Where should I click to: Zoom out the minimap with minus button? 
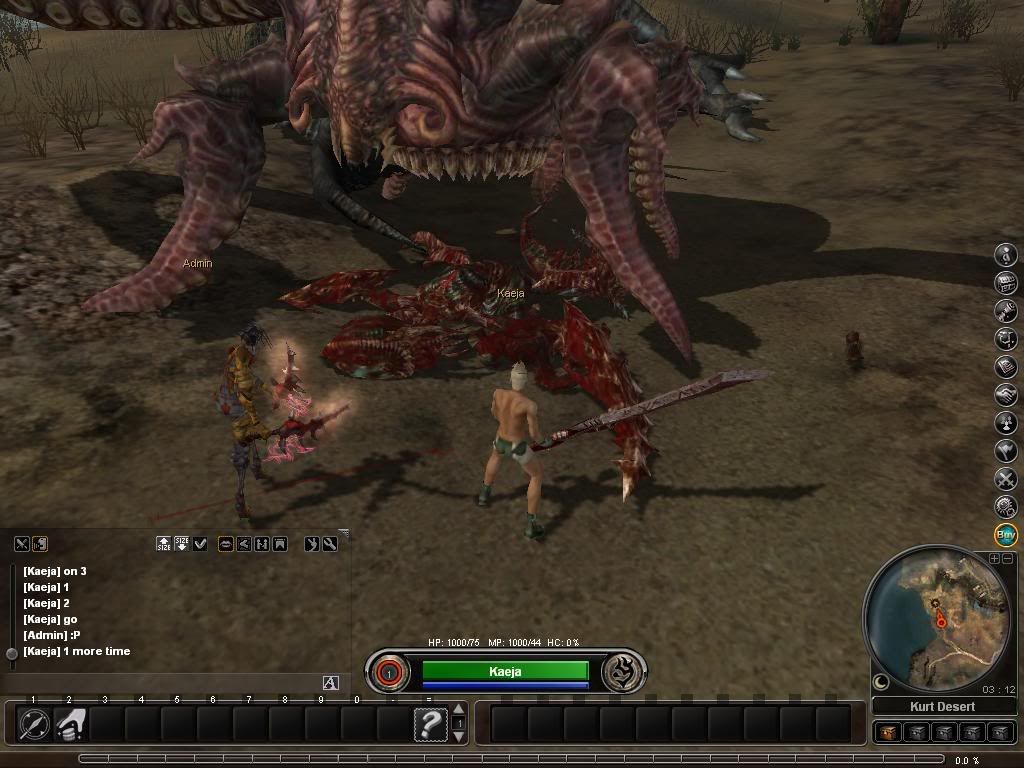click(x=1007, y=558)
